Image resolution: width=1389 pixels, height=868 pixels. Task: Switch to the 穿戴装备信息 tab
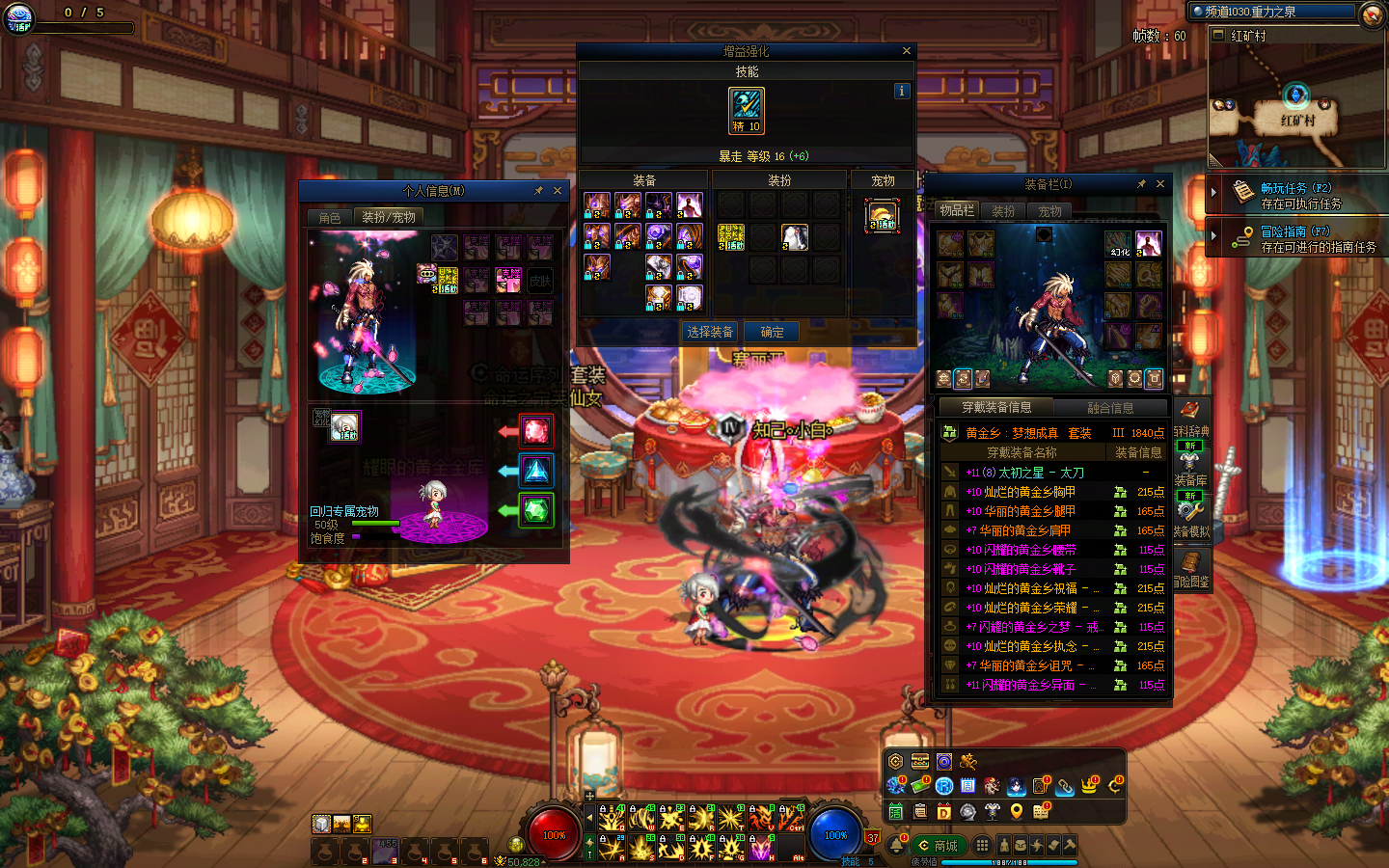pos(996,408)
